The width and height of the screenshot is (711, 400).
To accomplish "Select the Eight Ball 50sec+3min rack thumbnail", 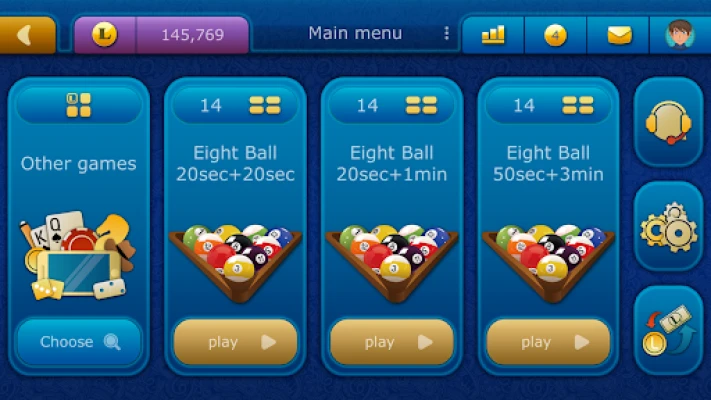I will tap(548, 258).
